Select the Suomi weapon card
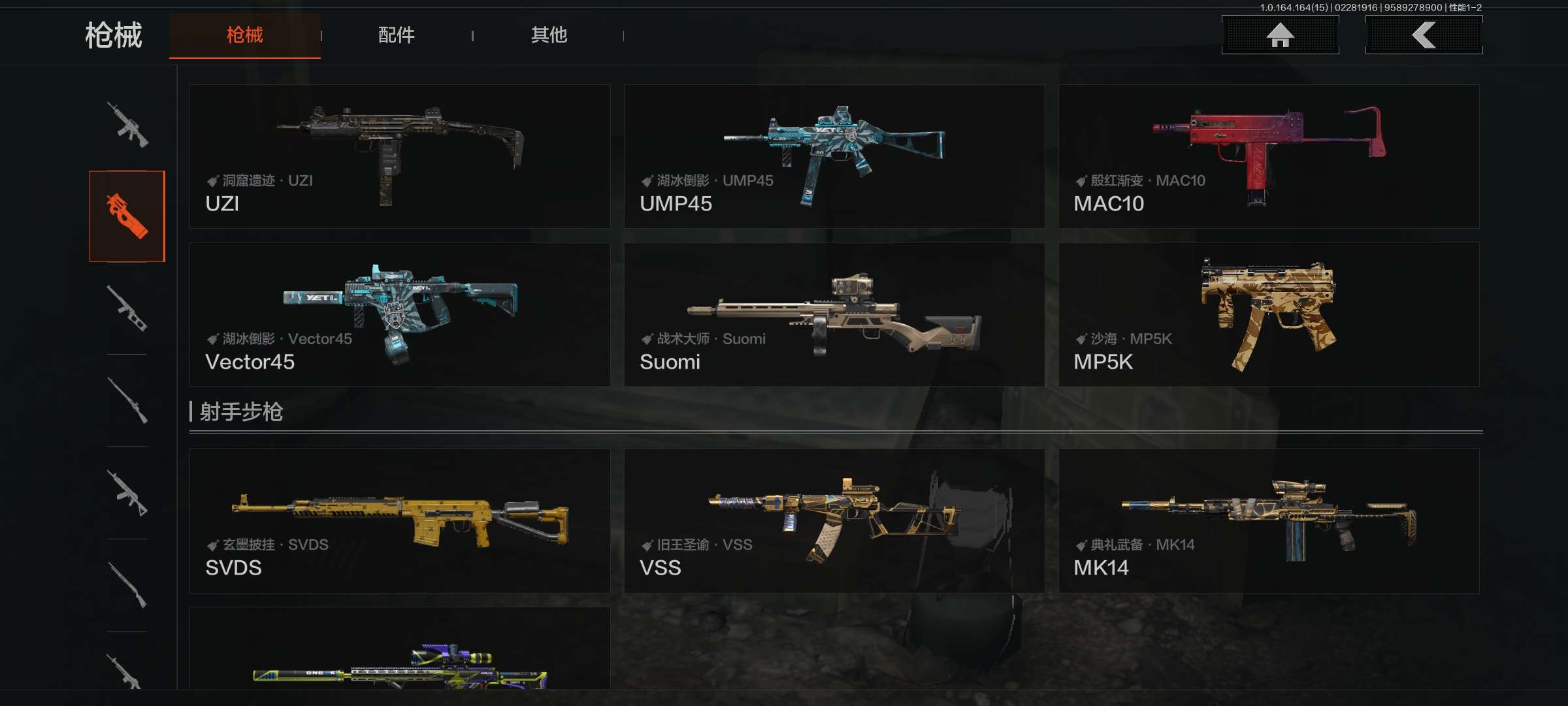Viewport: 1568px width, 706px height. pyautogui.click(x=834, y=314)
